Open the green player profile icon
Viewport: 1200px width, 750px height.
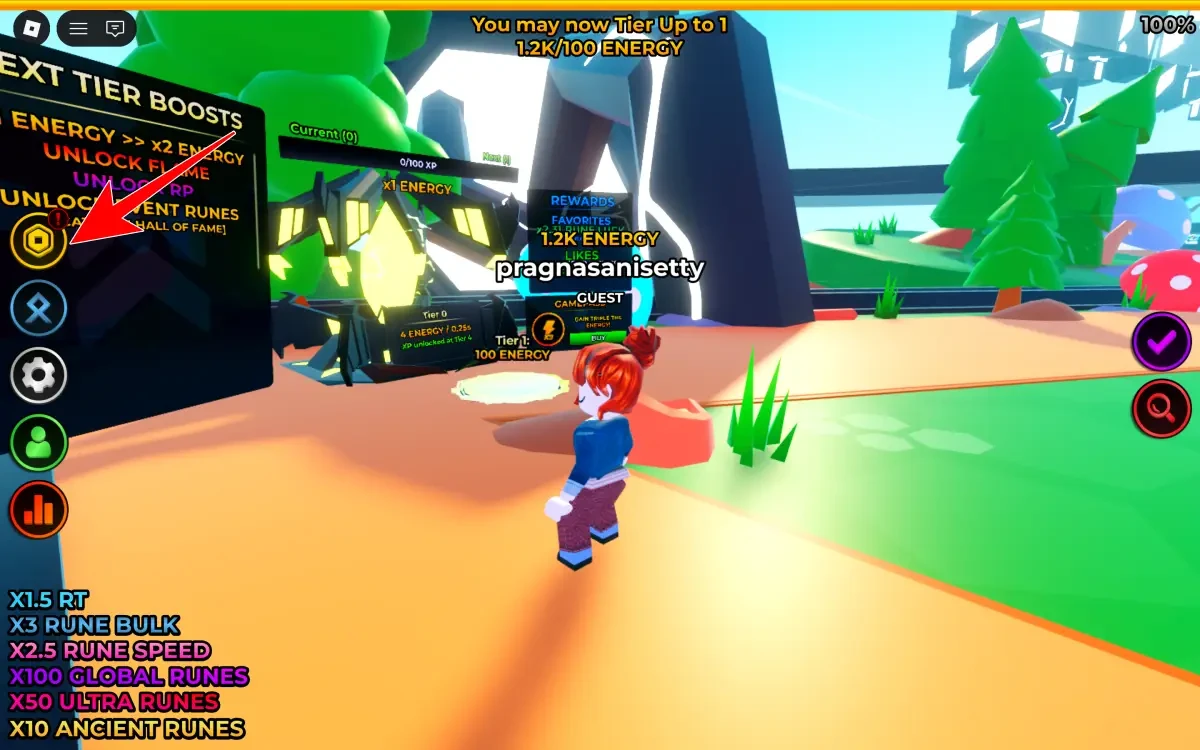(39, 443)
